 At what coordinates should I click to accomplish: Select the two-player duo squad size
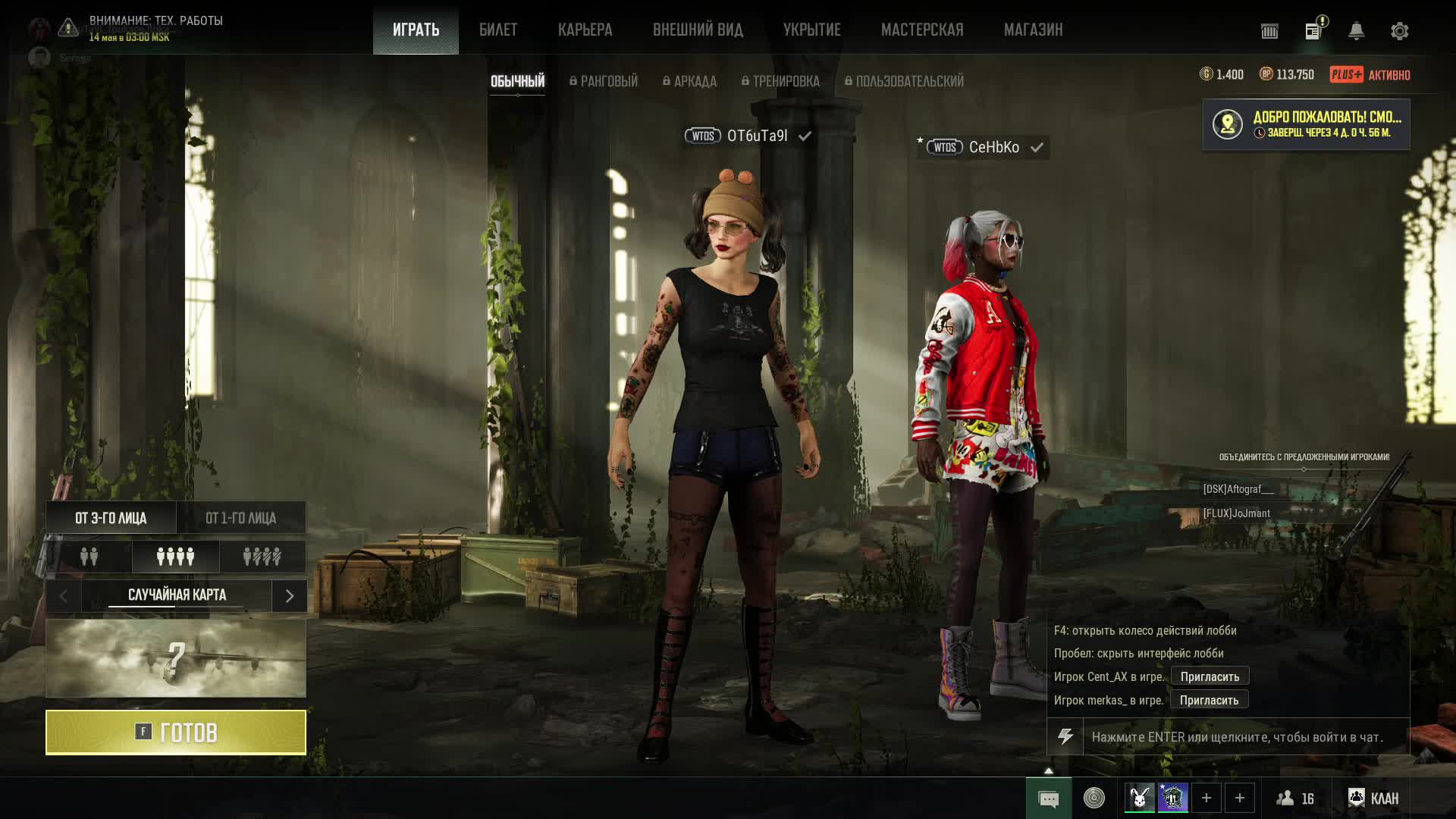coord(89,557)
